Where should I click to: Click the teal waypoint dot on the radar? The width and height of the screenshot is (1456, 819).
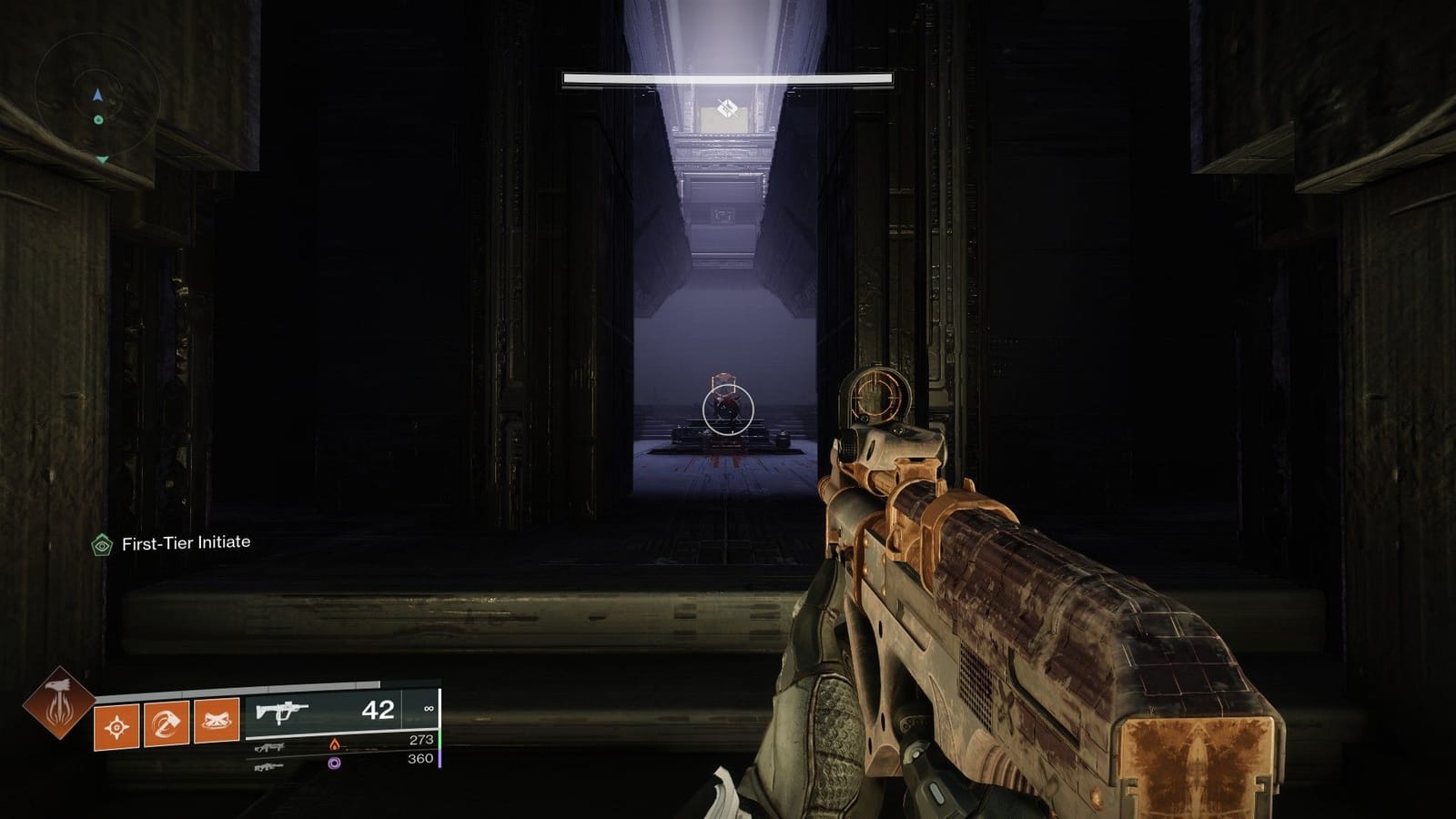[x=98, y=120]
